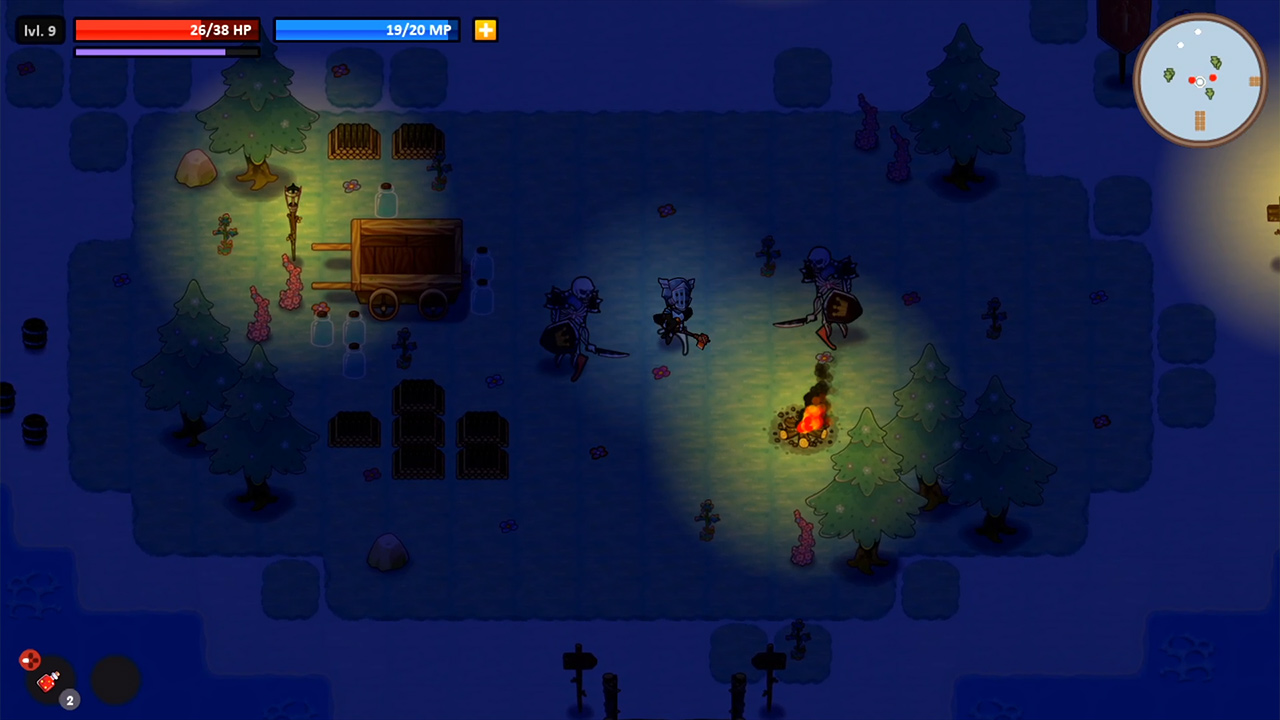
Task: Click the red directional skill icon
Action: 30,660
